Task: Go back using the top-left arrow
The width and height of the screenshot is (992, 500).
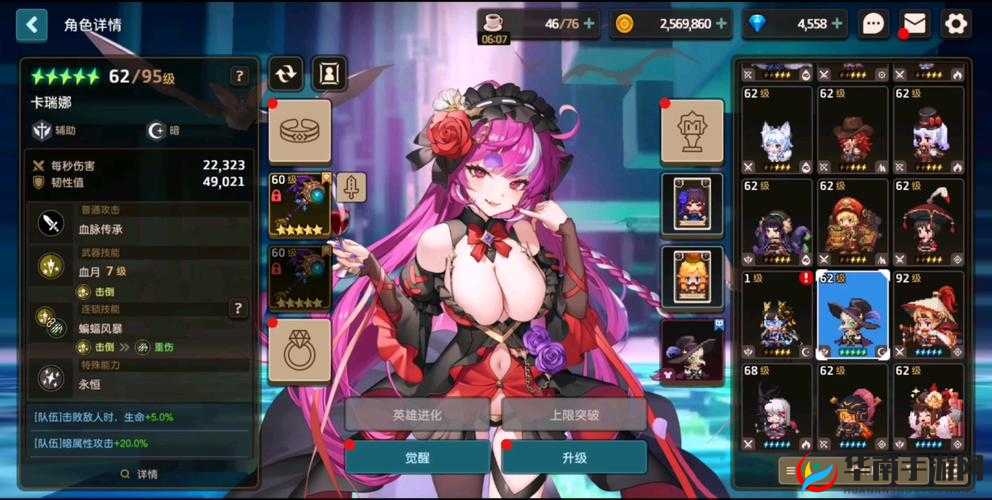Action: click(31, 24)
